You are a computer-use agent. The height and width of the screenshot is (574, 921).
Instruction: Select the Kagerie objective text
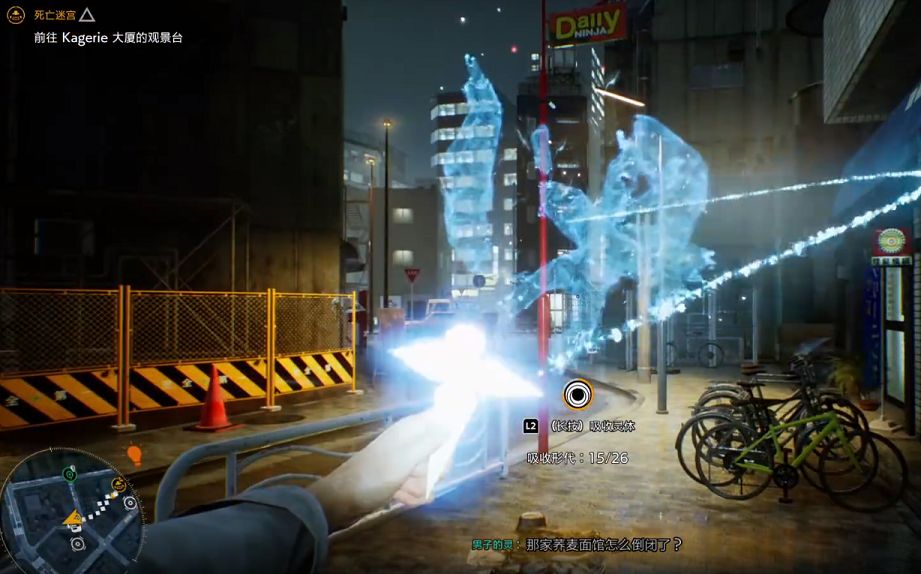point(108,38)
